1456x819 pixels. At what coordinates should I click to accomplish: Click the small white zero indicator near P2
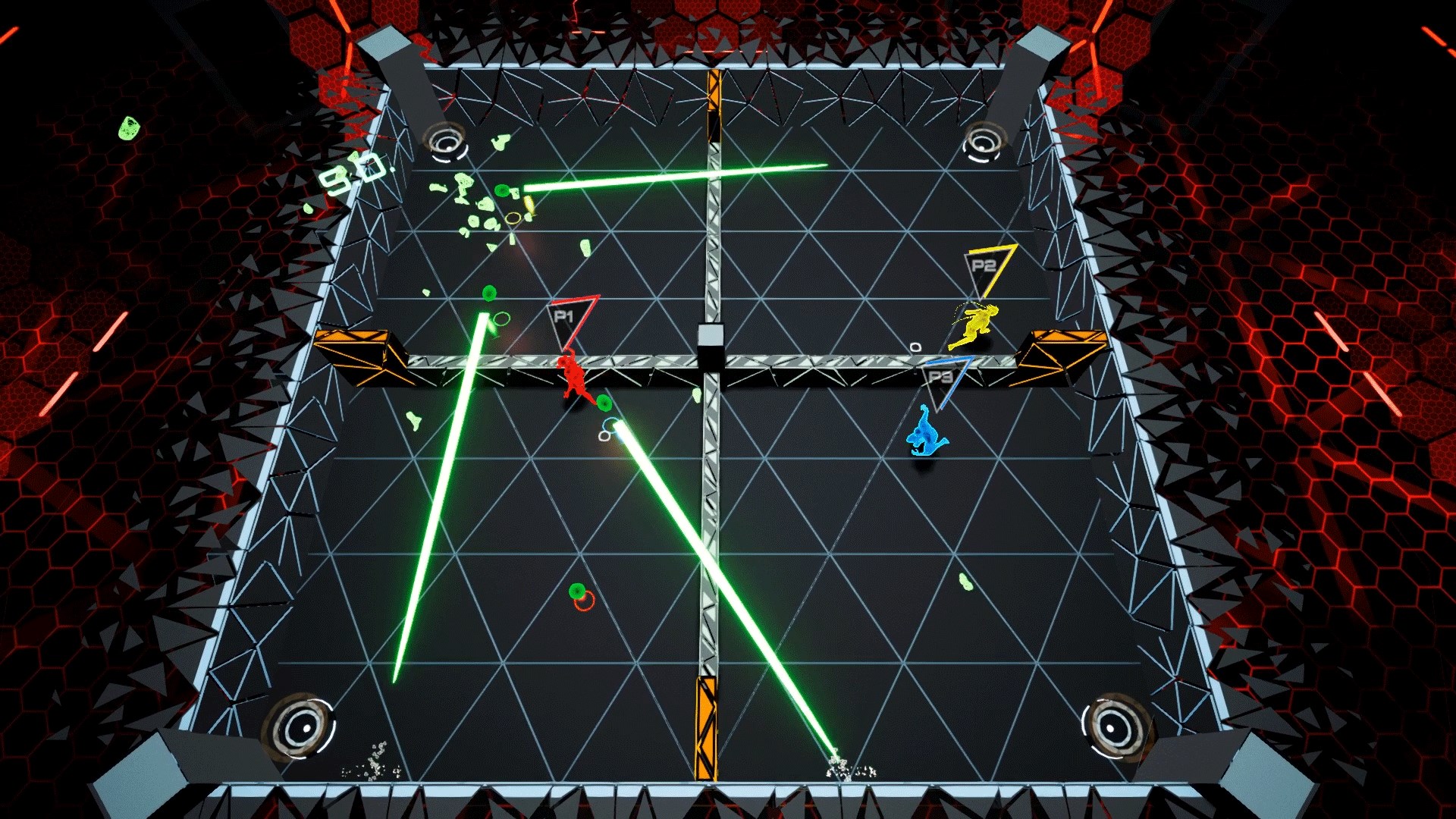(x=915, y=347)
